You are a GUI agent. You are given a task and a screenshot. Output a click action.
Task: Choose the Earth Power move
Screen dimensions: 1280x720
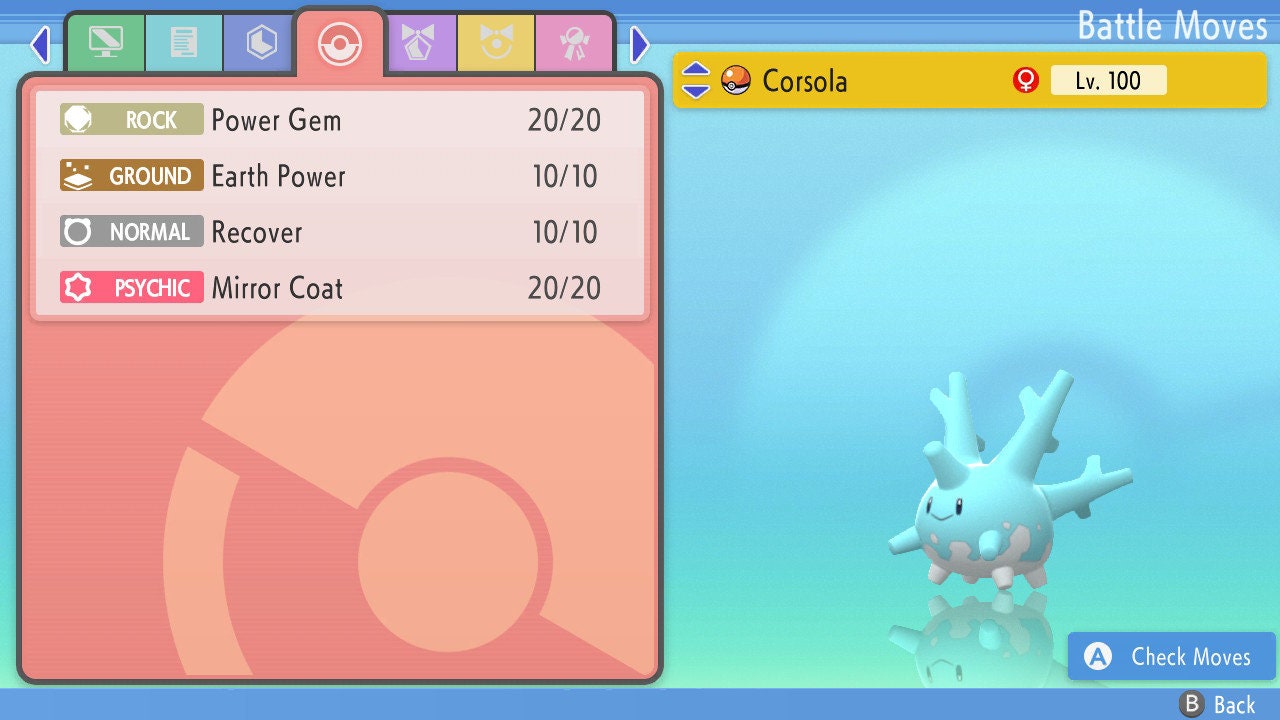[340, 176]
